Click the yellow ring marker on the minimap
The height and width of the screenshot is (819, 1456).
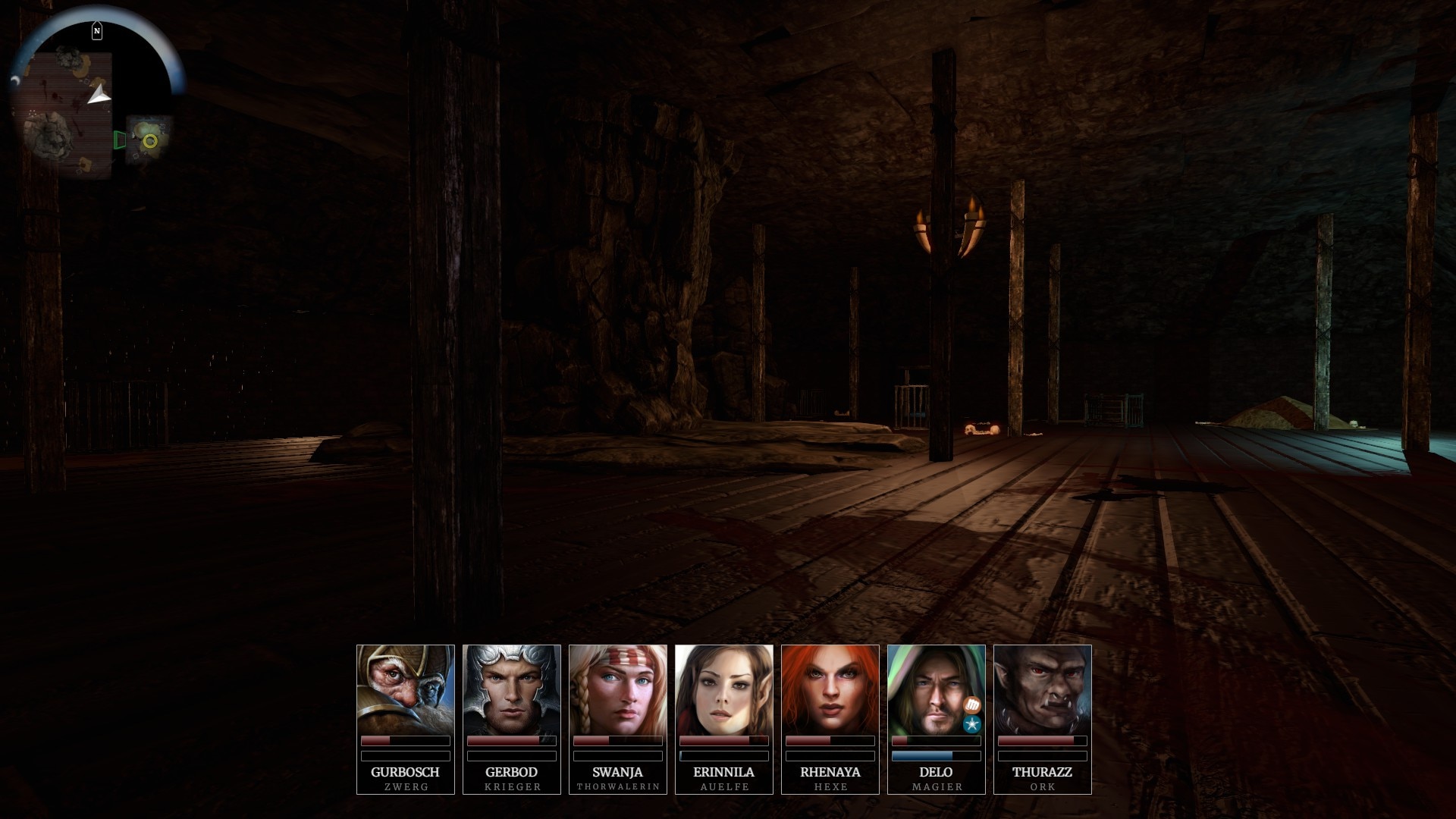tap(150, 140)
